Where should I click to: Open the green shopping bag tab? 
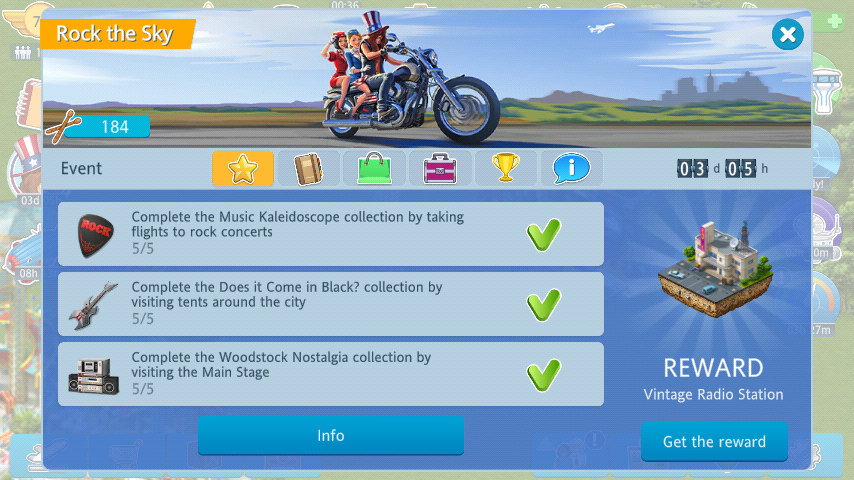pos(374,168)
